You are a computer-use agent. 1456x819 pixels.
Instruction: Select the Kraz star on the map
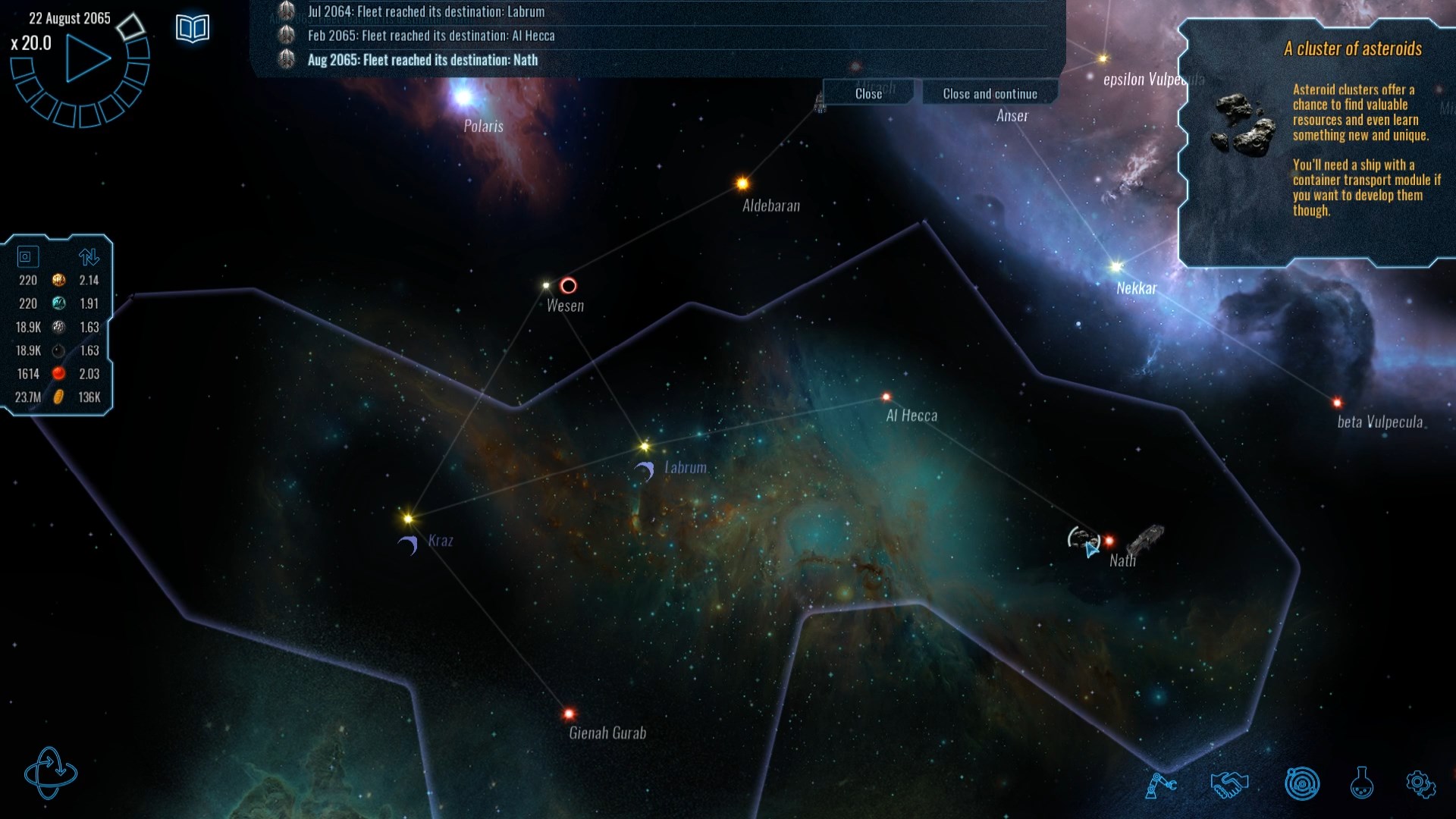408,519
